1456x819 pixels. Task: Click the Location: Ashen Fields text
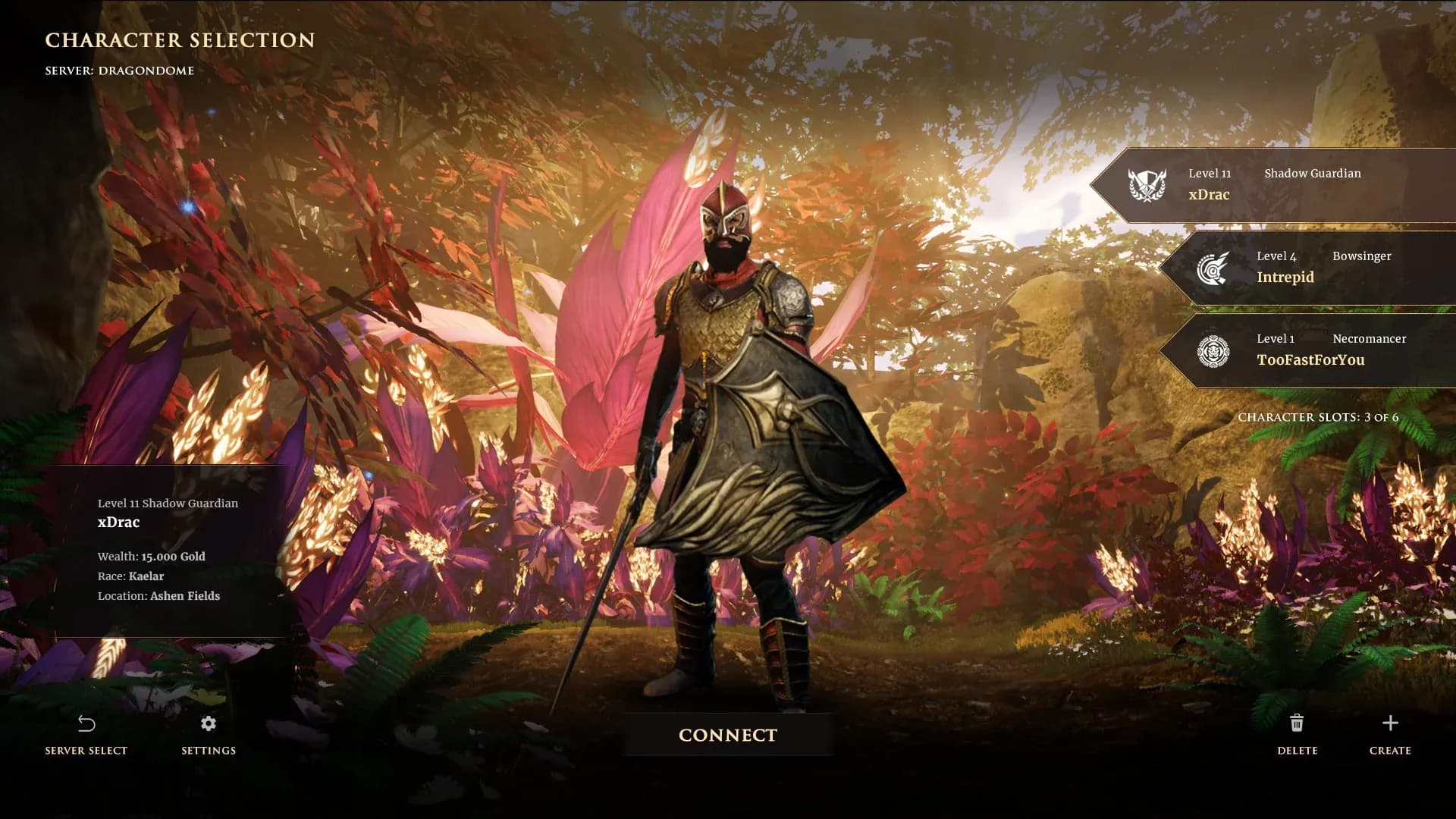click(158, 596)
